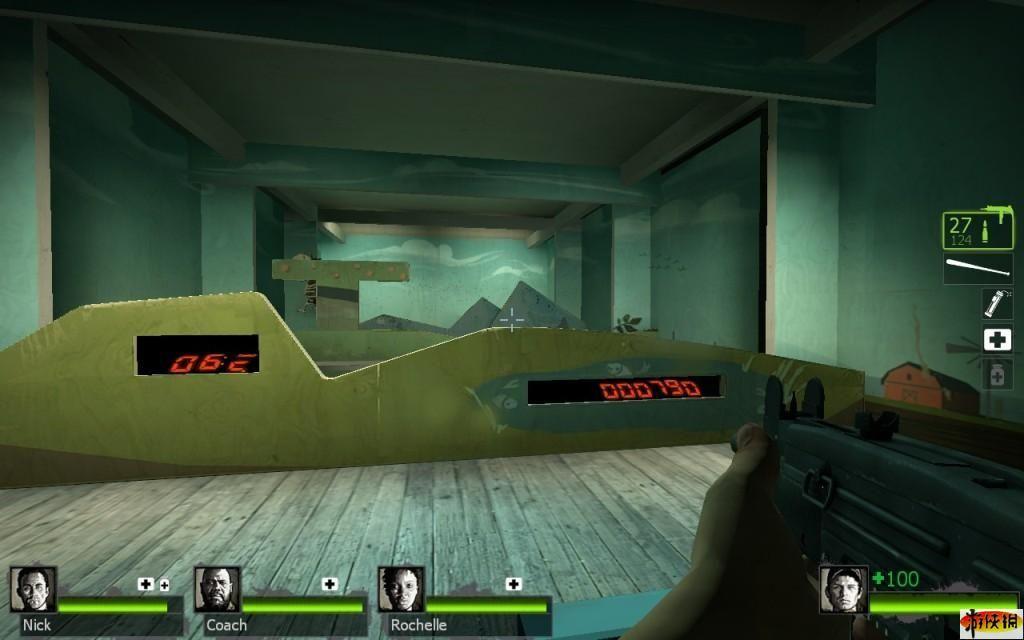Select the first aid kit slot

coord(996,340)
